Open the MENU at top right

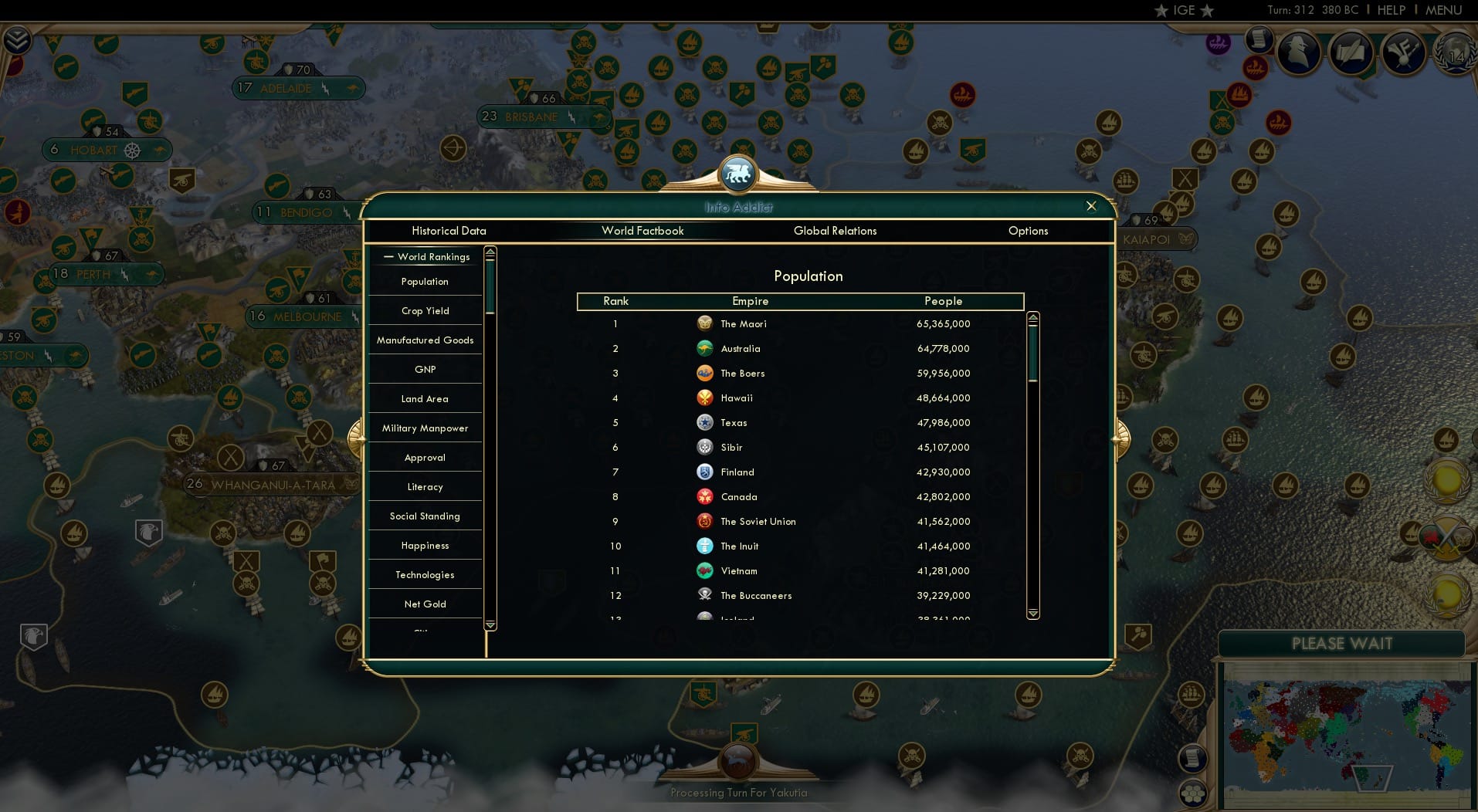pyautogui.click(x=1443, y=11)
